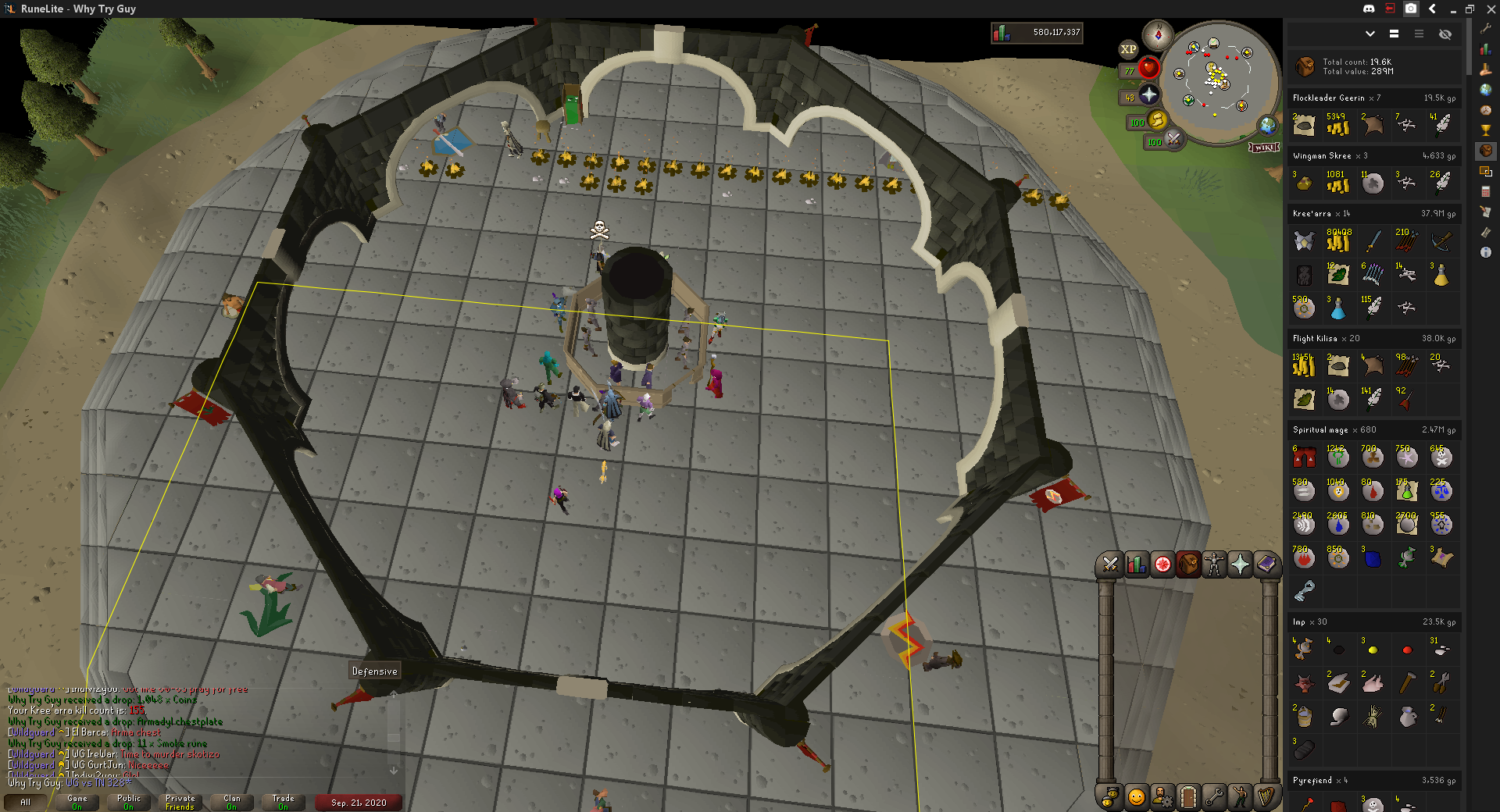Take a screenshot with the camera button
The image size is (1500, 812).
(x=1411, y=9)
